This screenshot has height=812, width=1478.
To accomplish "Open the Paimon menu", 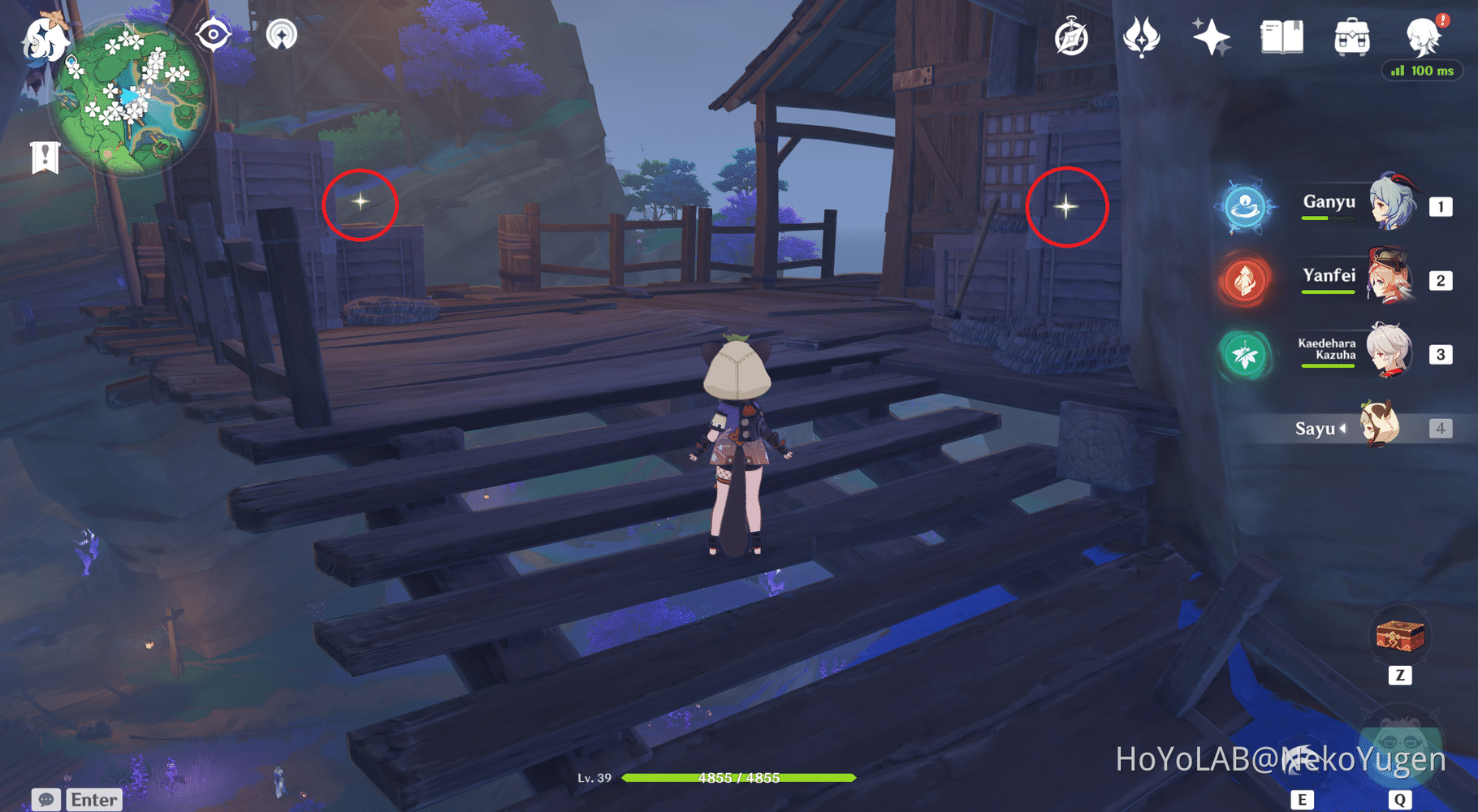I will (42, 39).
